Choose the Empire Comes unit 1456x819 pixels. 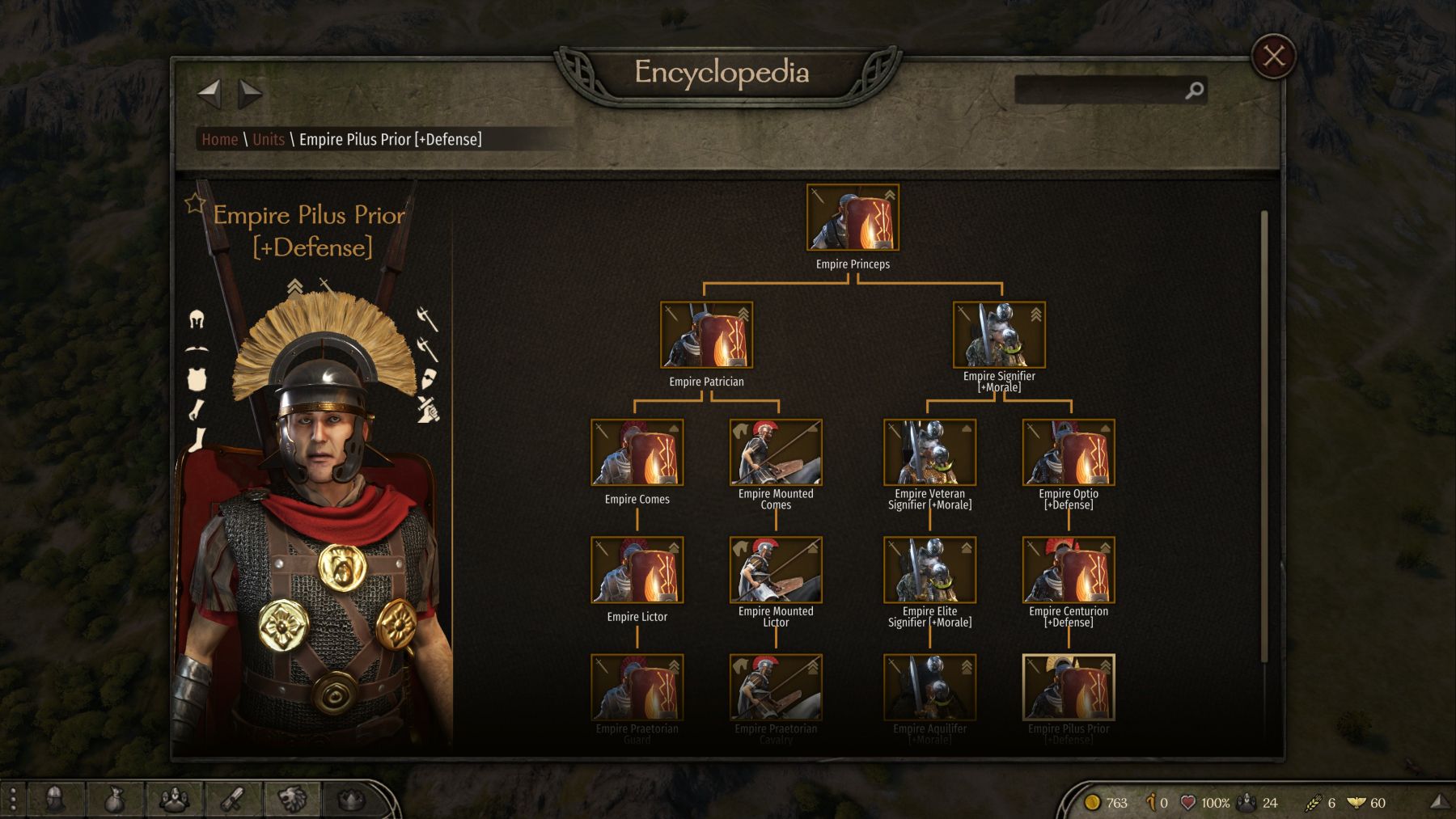(637, 453)
